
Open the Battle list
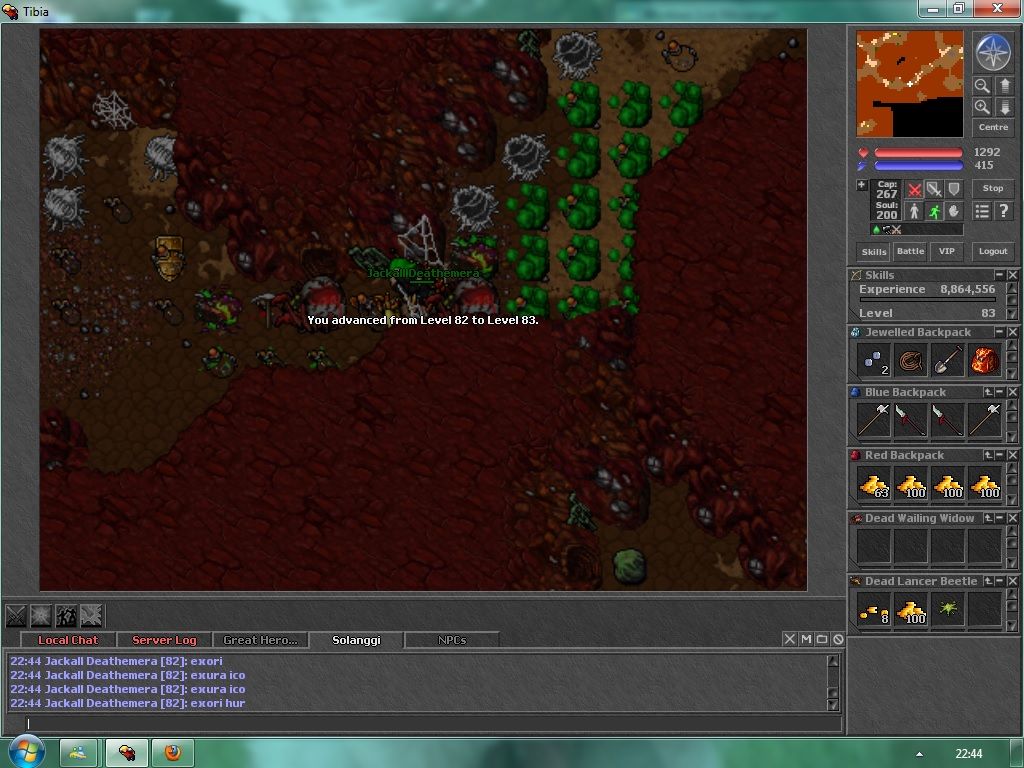910,252
